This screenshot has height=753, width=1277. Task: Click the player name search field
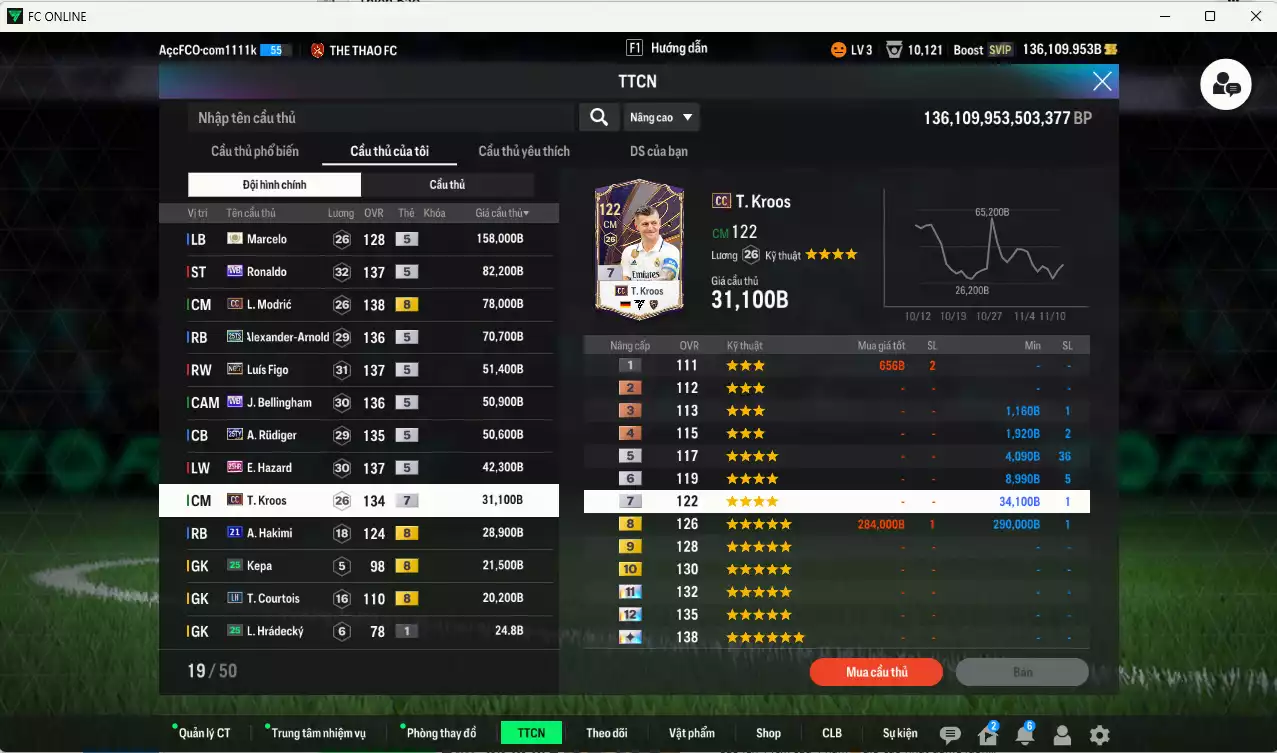[380, 118]
